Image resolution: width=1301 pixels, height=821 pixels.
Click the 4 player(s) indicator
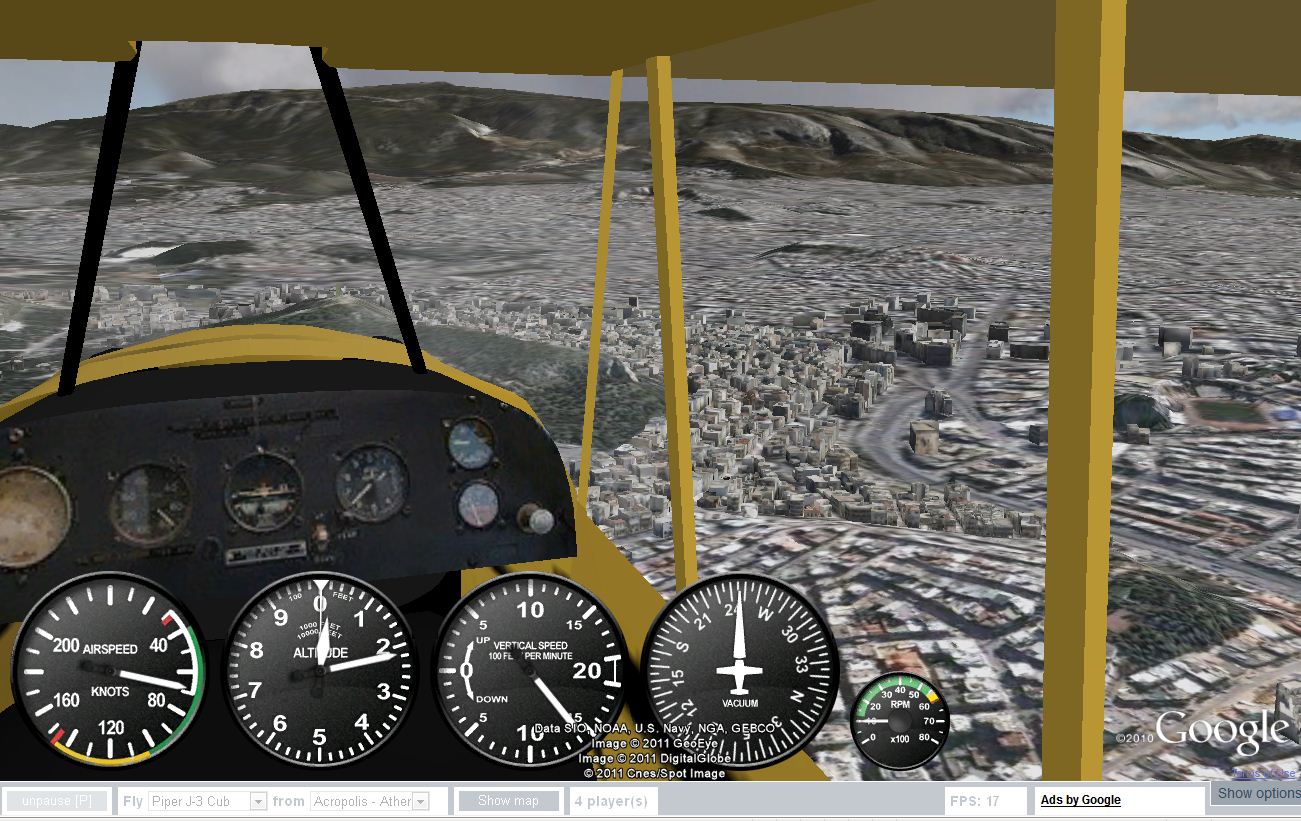coord(612,800)
